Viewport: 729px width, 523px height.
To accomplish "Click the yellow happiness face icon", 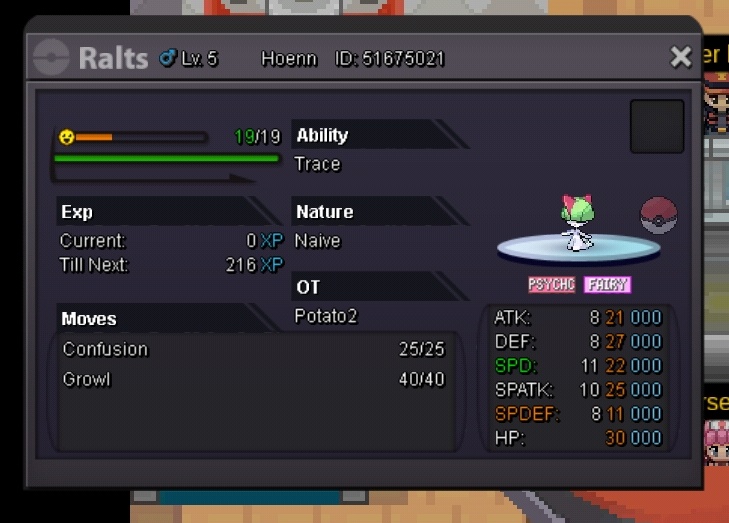I will (x=67, y=136).
